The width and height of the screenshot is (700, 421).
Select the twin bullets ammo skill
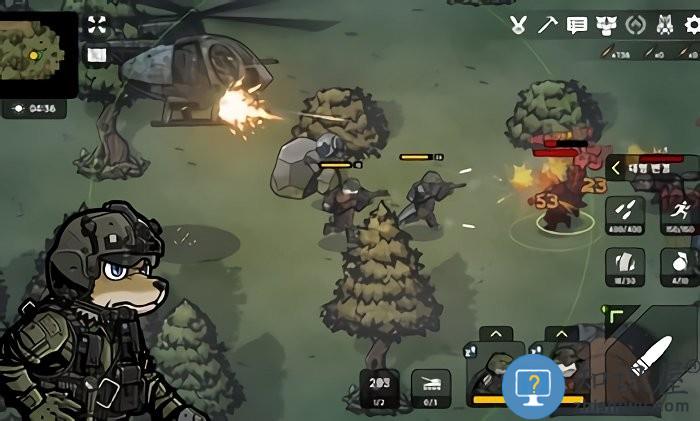624,215
